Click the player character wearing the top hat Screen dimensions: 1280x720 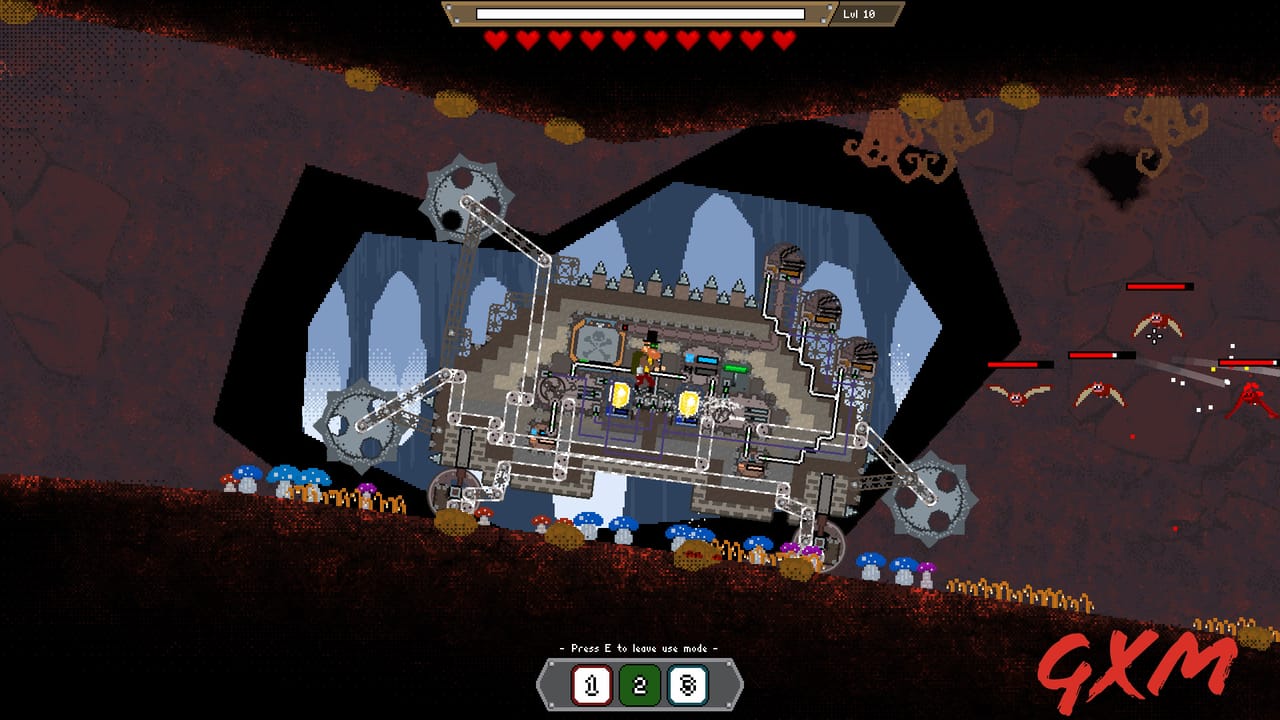point(649,360)
